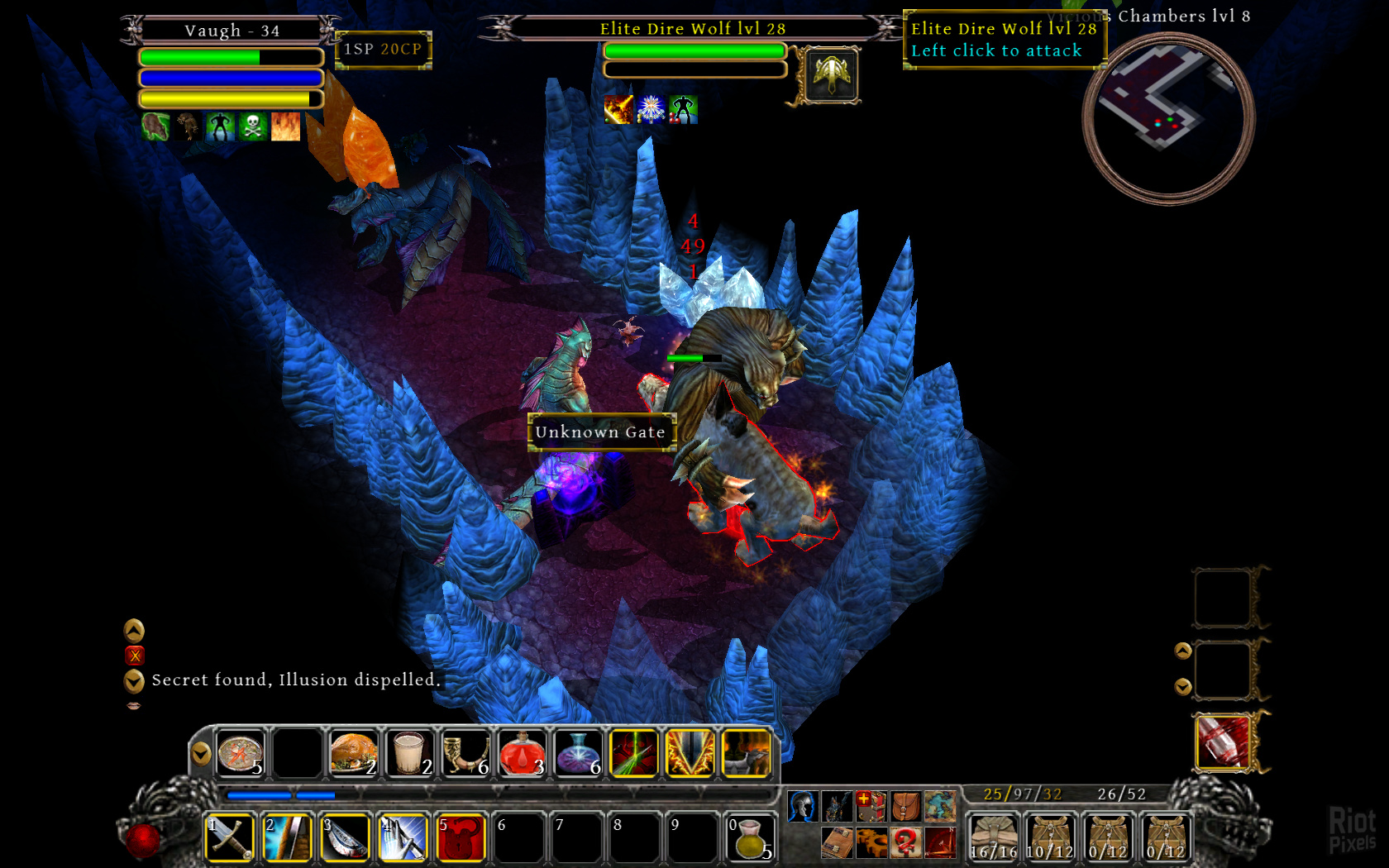The height and width of the screenshot is (868, 1389).
Task: Open help with the red question mark
Action: pos(905,842)
